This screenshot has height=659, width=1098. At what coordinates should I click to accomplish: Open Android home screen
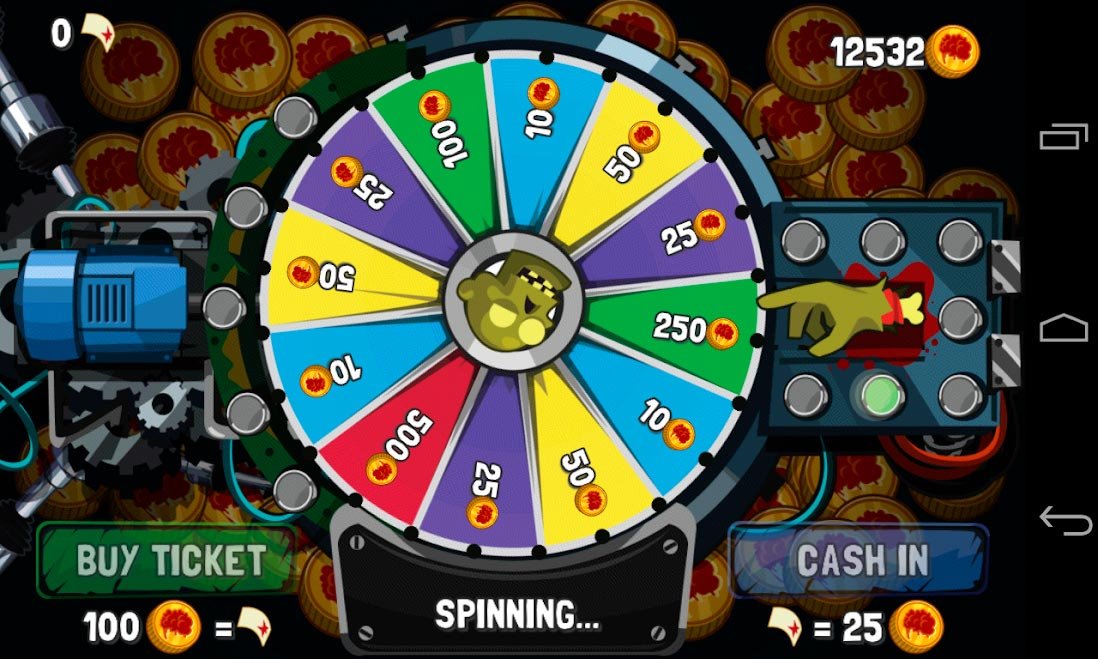1064,328
